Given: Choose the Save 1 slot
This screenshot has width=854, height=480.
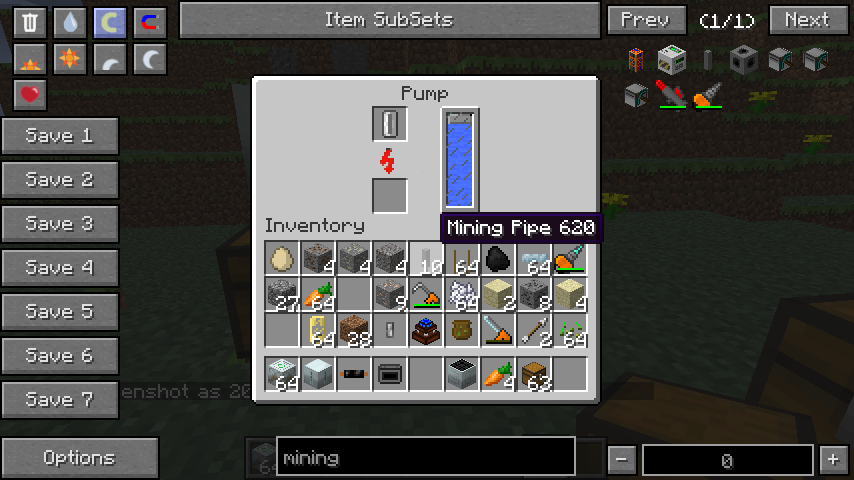Looking at the screenshot, I should [x=60, y=136].
